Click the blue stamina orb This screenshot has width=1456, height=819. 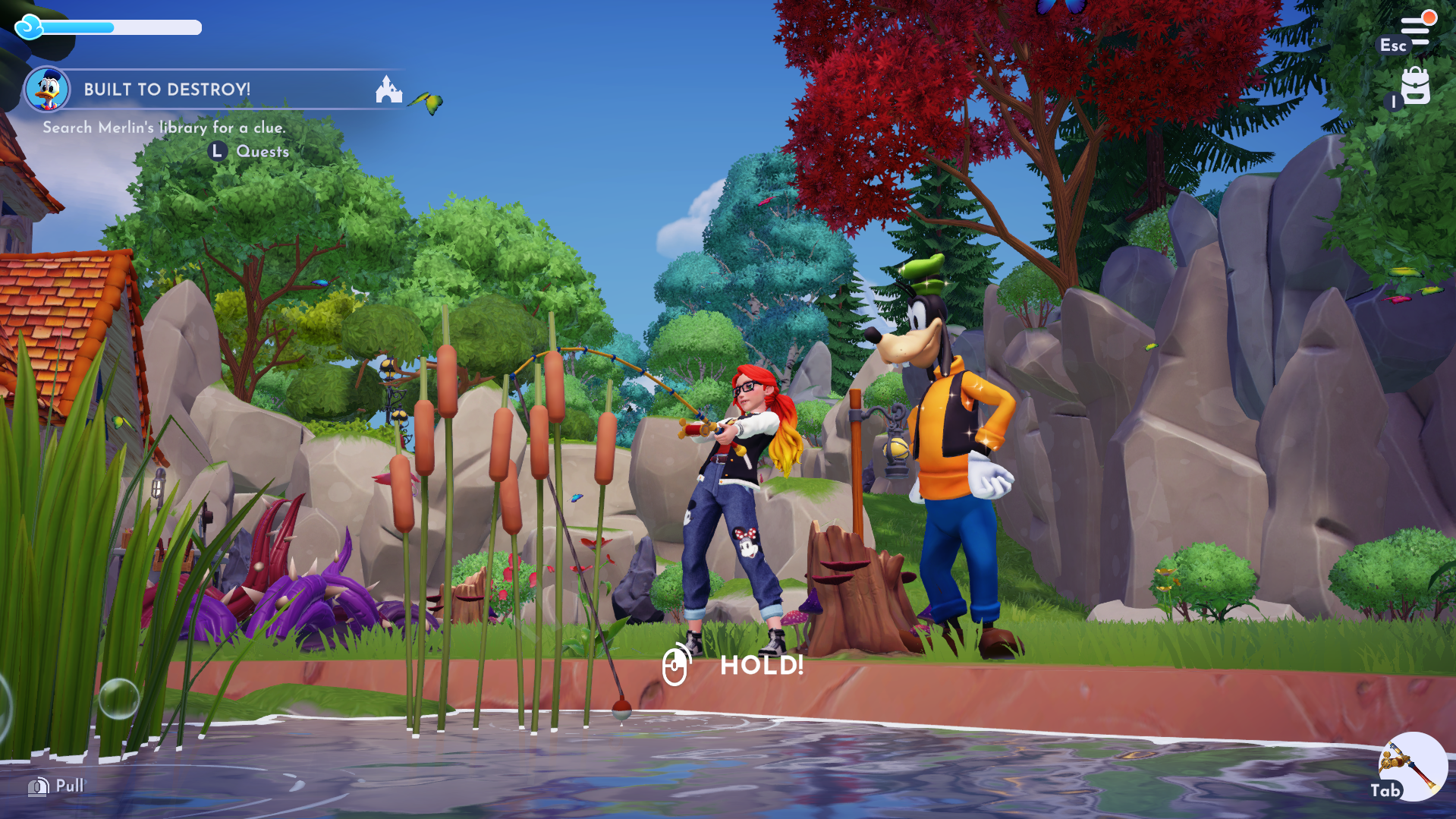28,27
